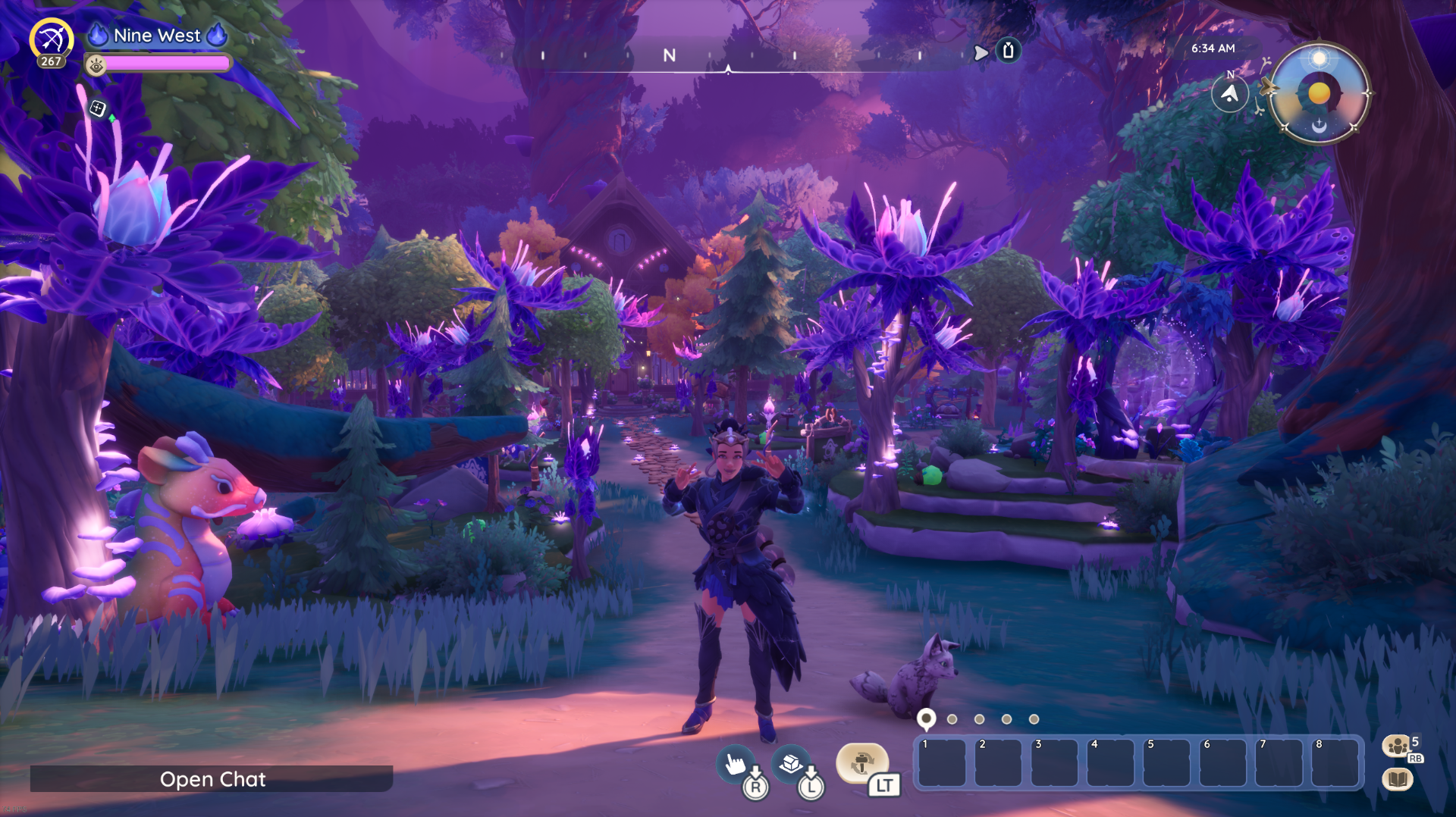Open the journal book icon
This screenshot has width=1456, height=817.
[x=1398, y=779]
